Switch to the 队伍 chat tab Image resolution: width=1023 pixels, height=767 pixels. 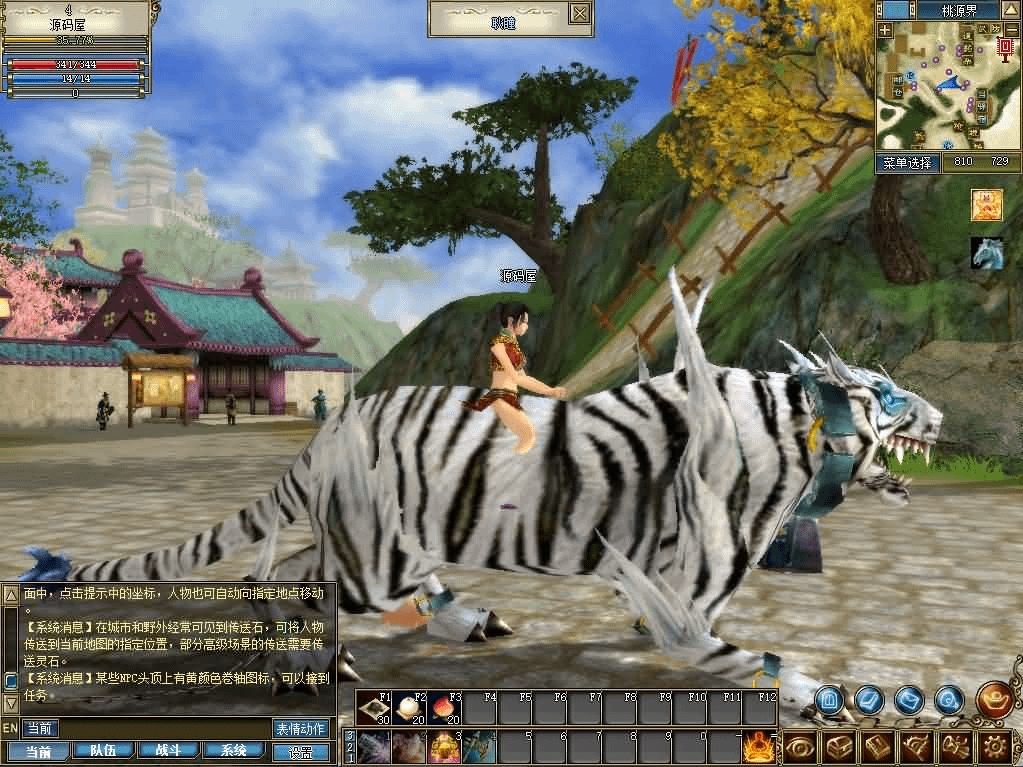(x=103, y=750)
